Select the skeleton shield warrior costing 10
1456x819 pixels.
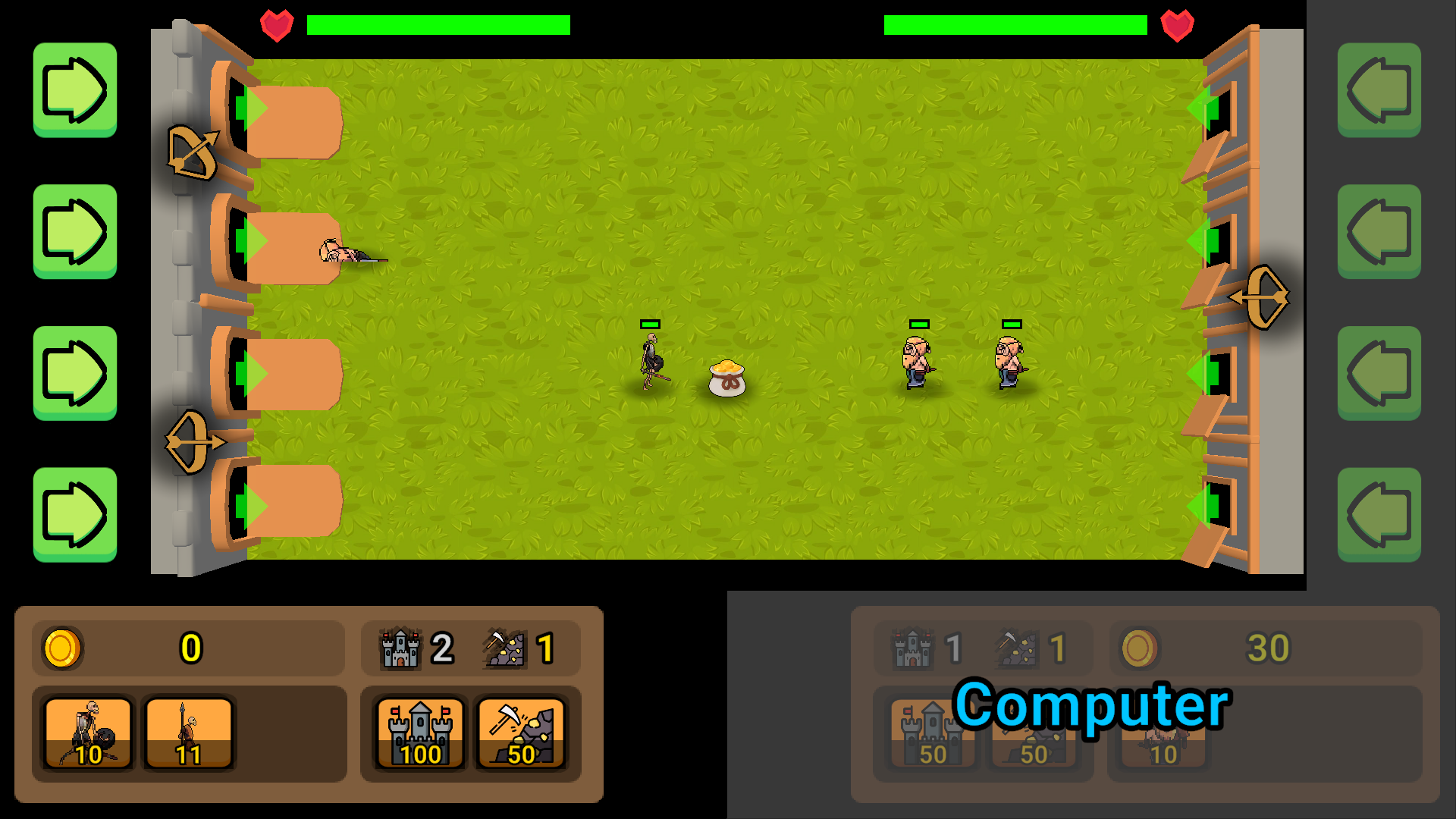click(x=89, y=732)
